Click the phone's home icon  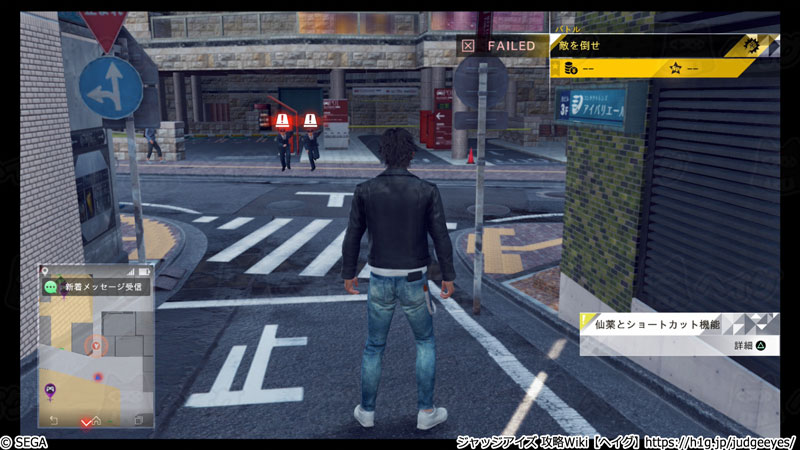(x=96, y=420)
